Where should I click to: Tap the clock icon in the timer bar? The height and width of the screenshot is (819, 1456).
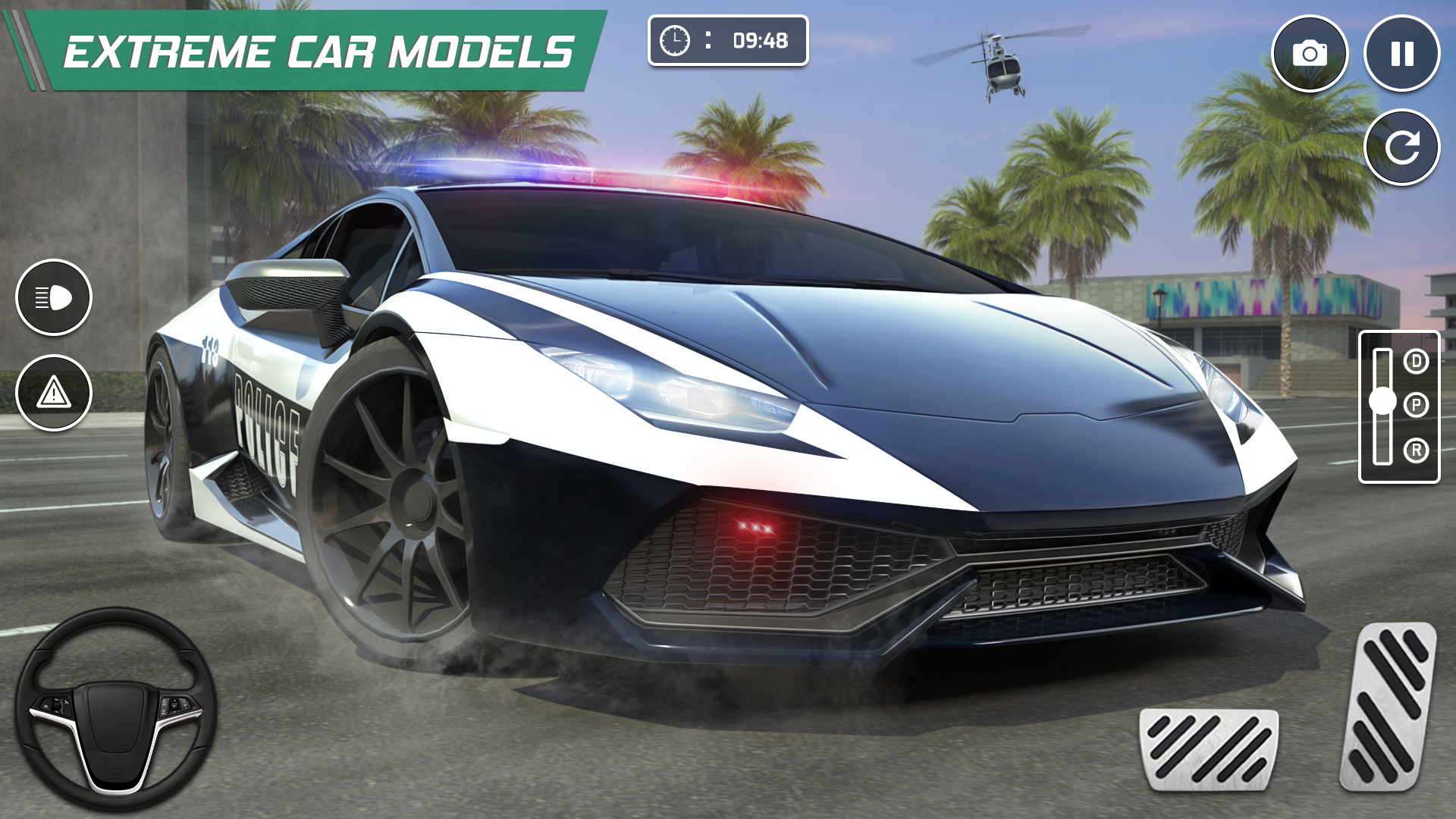point(674,42)
